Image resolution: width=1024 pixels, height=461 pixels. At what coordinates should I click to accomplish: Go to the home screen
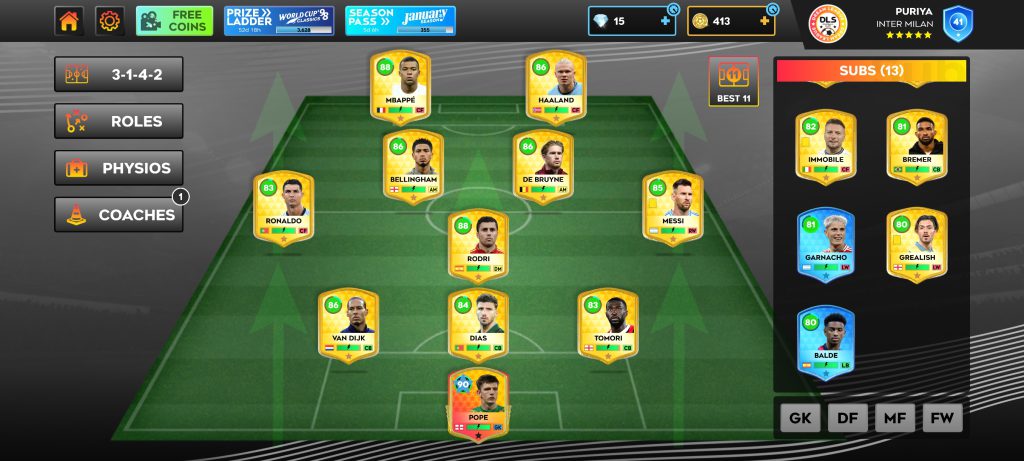pos(69,21)
